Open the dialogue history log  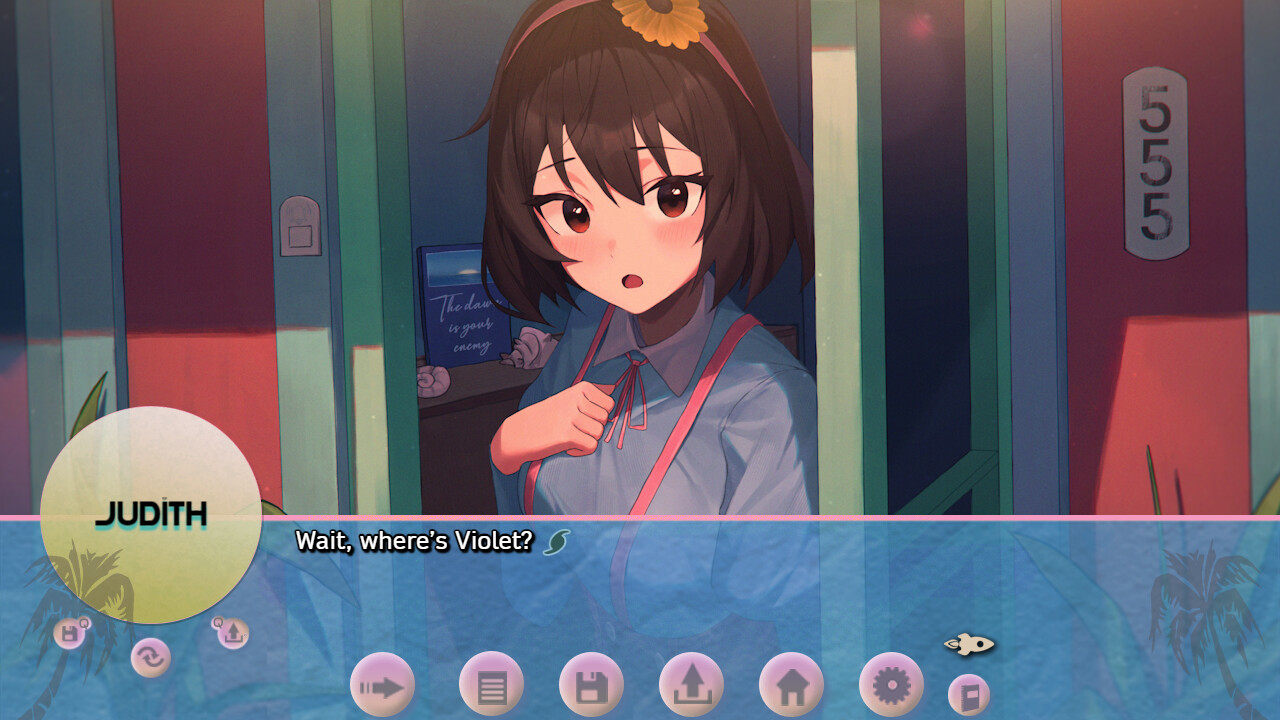pos(491,685)
